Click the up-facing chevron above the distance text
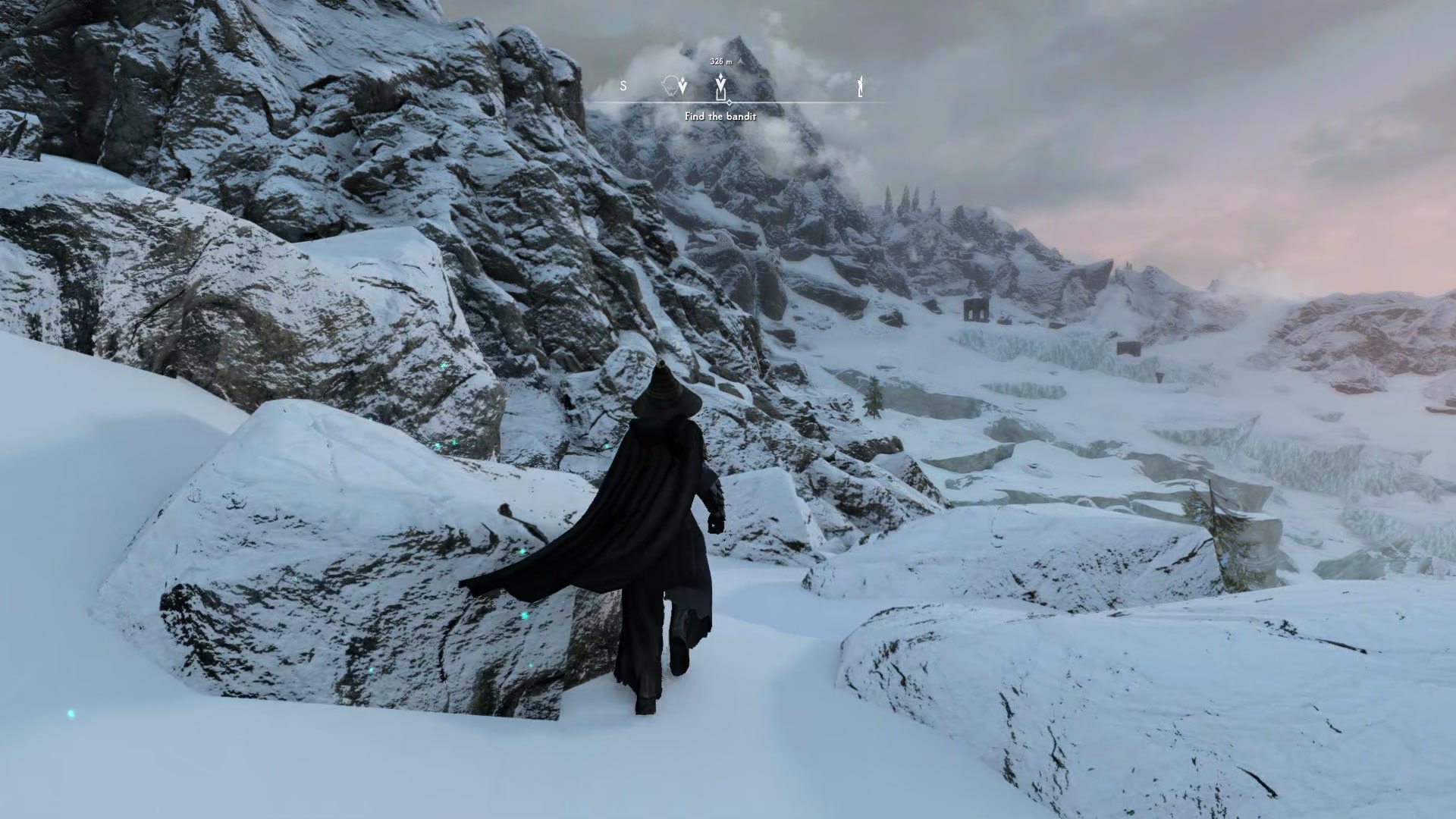This screenshot has width=1456, height=819. (x=740, y=61)
